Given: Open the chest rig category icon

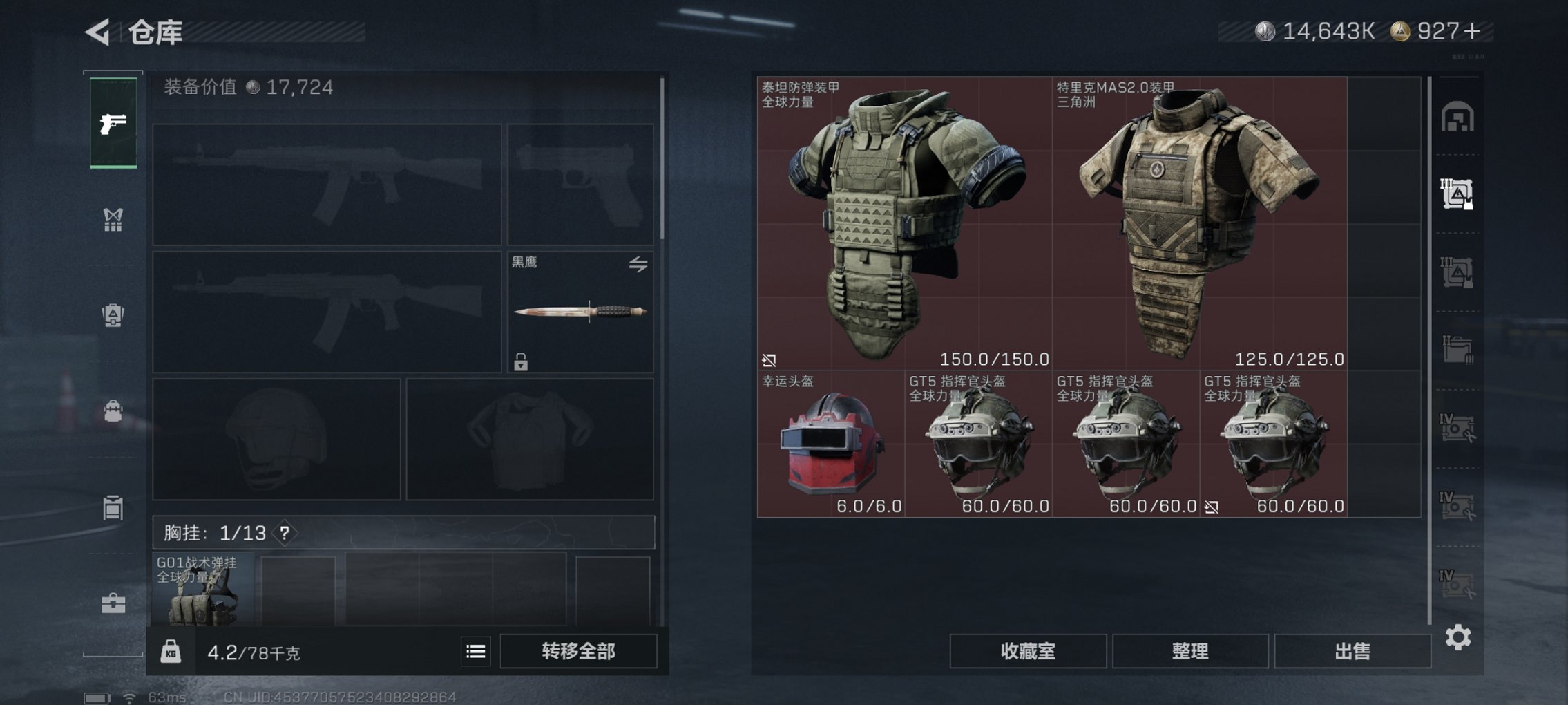Looking at the screenshot, I should pyautogui.click(x=113, y=221).
